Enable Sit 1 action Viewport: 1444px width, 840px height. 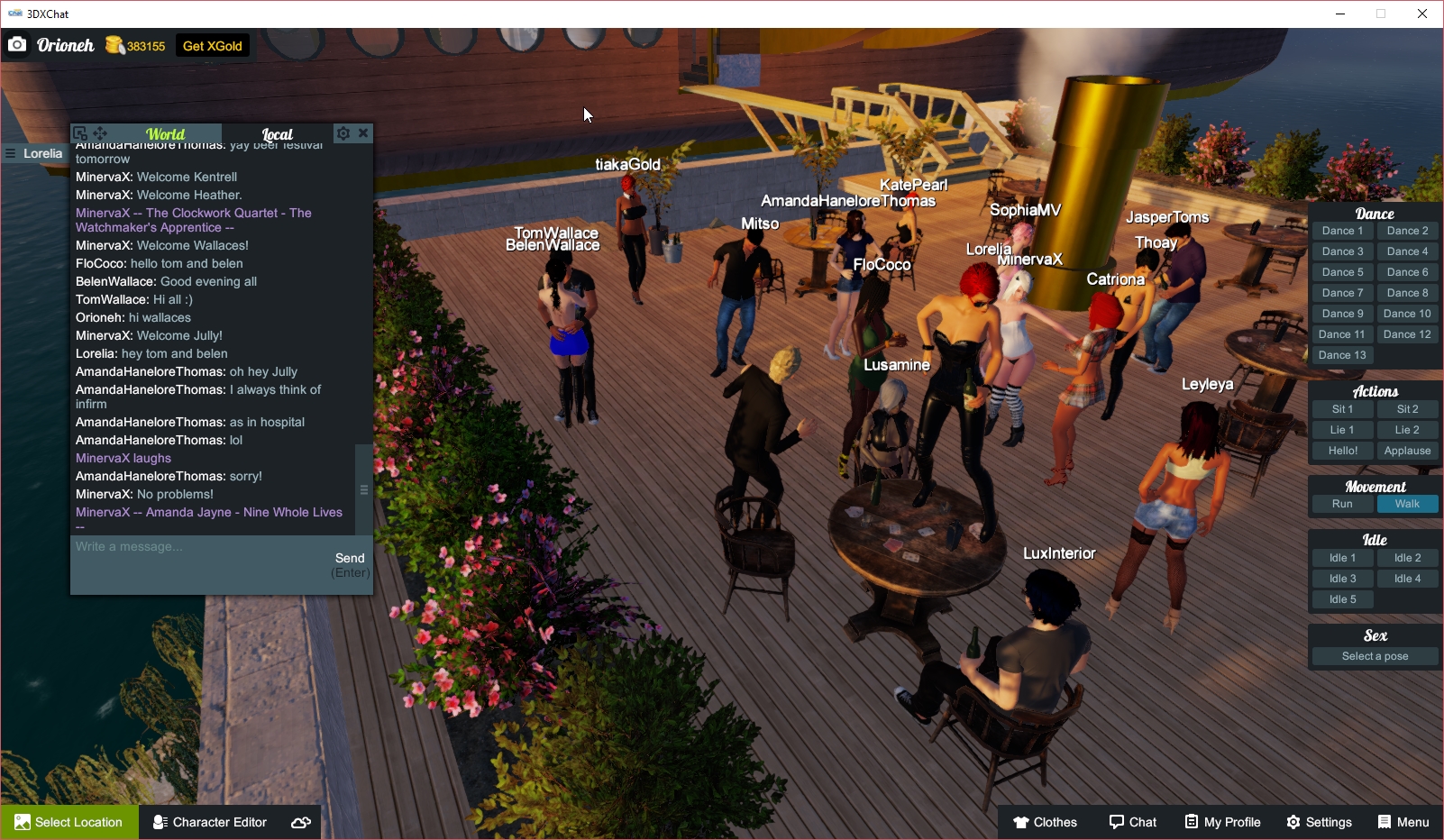tap(1342, 408)
